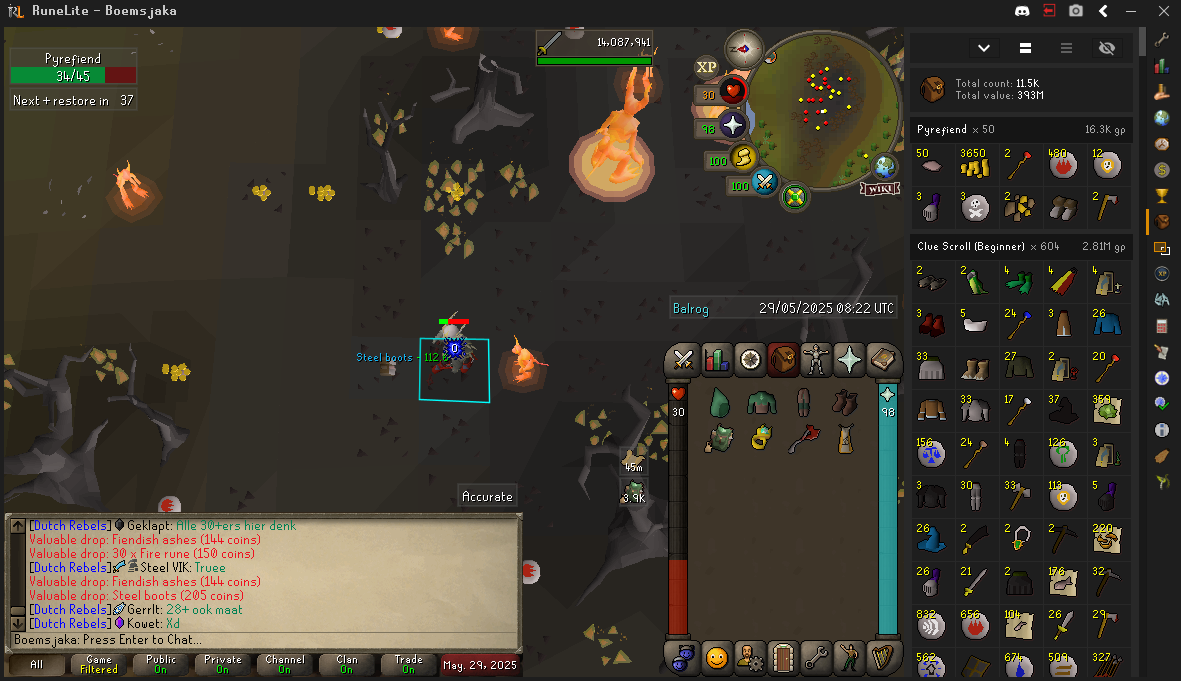The width and height of the screenshot is (1181, 681).
Task: Open the Combat Options tab
Action: coord(685,360)
